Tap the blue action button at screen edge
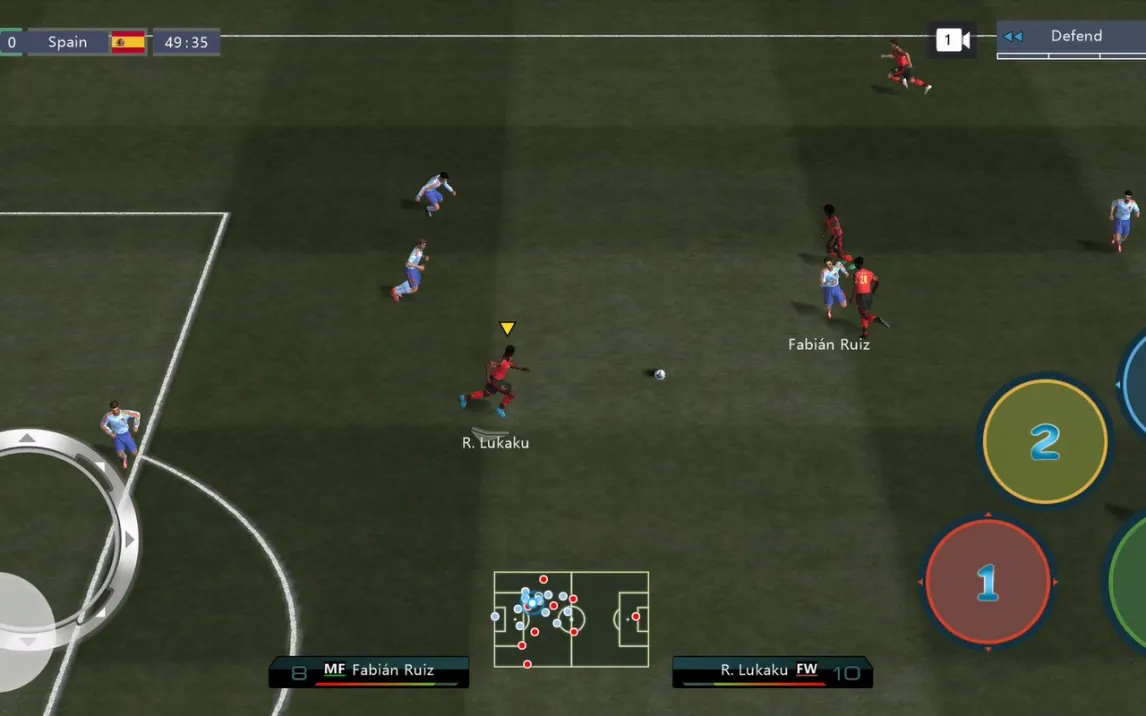 tap(1135, 385)
